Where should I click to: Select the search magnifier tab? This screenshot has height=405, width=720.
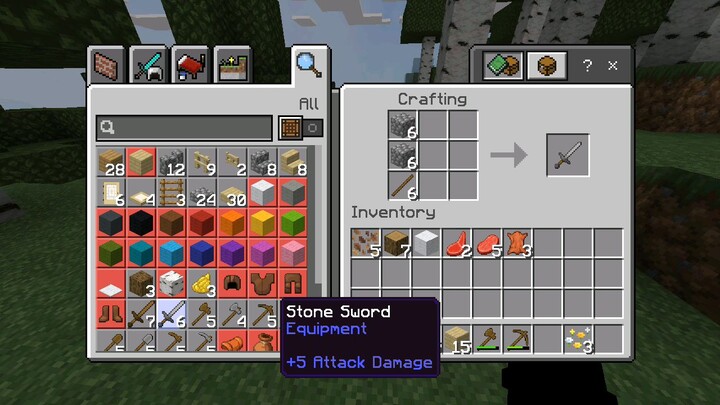[308, 64]
